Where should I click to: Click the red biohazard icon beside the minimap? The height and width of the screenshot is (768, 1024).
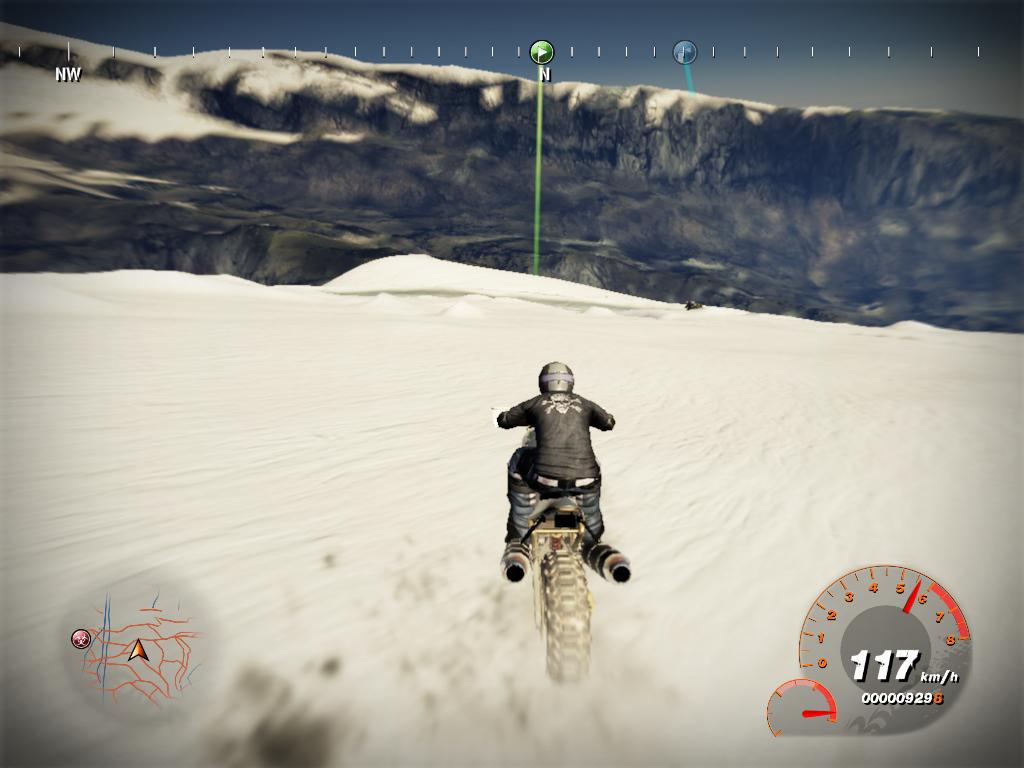(81, 638)
